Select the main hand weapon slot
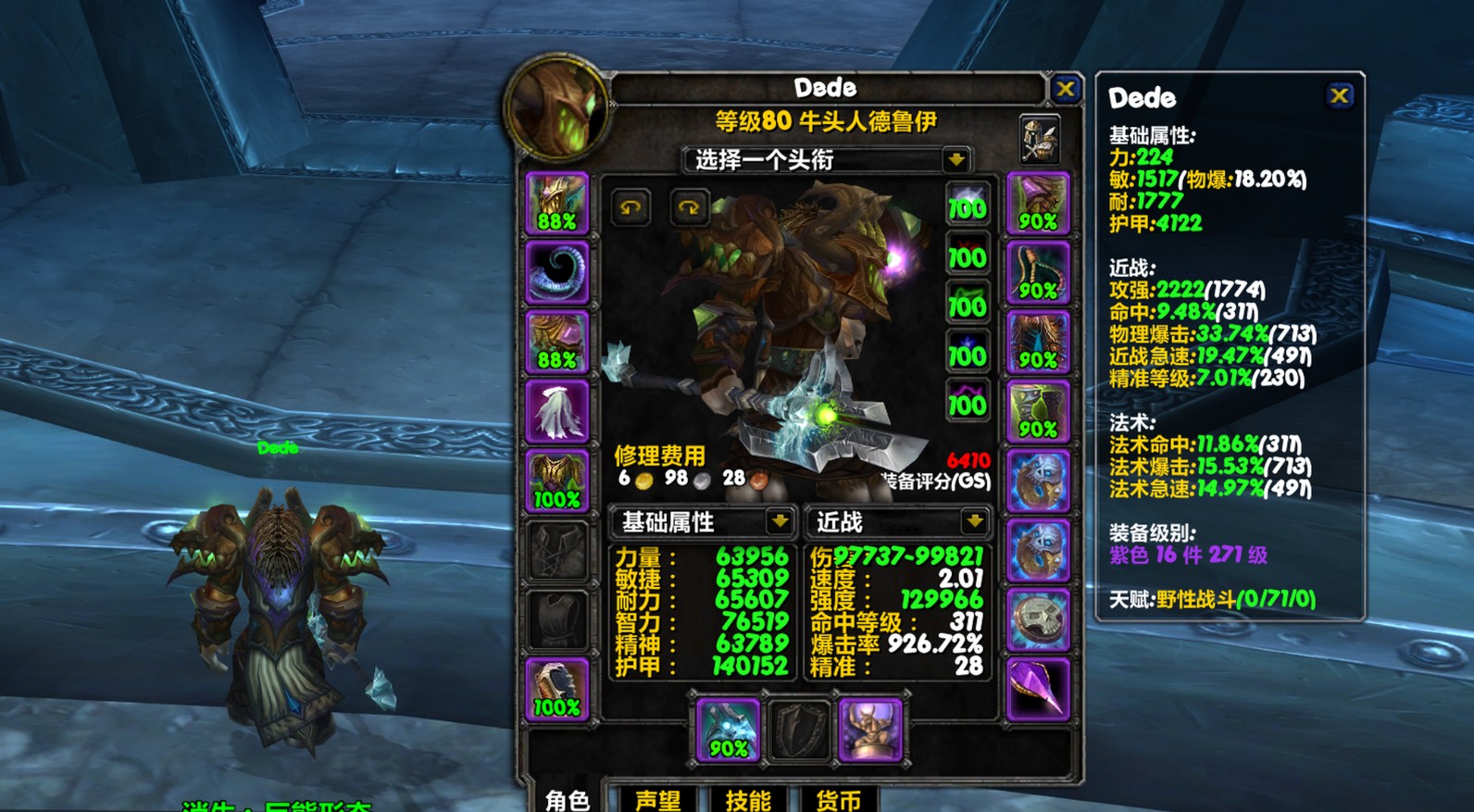Screen dimensions: 1474x812 coord(728,731)
